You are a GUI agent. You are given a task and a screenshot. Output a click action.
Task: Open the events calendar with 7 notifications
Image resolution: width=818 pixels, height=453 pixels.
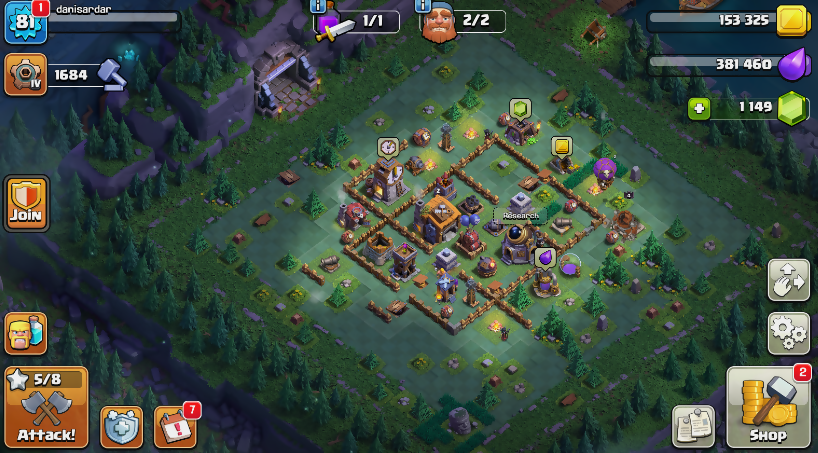(175, 427)
